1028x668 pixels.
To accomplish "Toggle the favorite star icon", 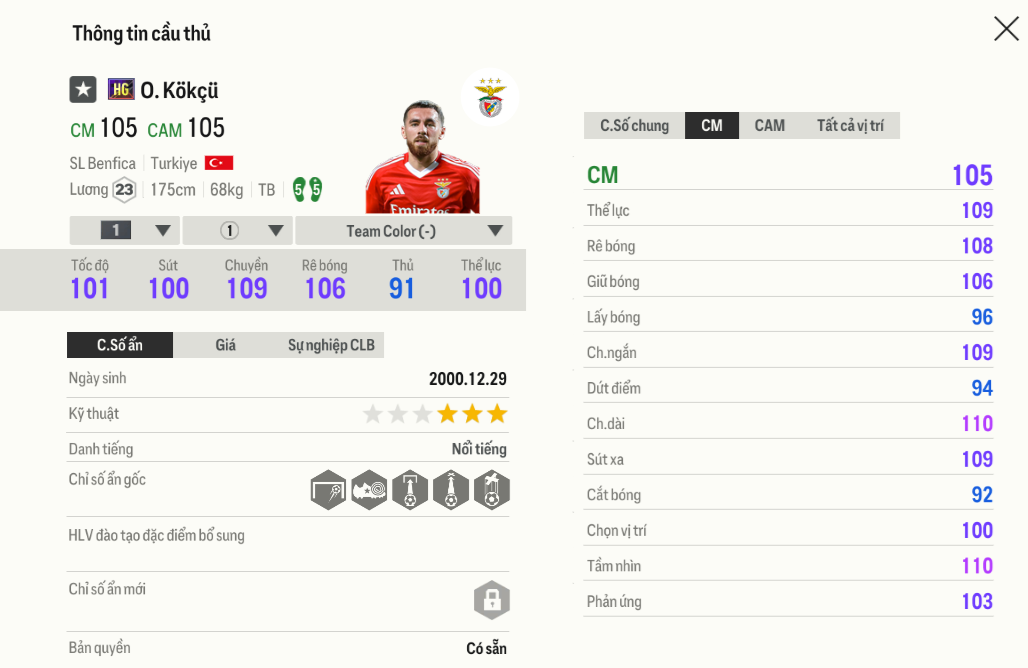I will [83, 90].
